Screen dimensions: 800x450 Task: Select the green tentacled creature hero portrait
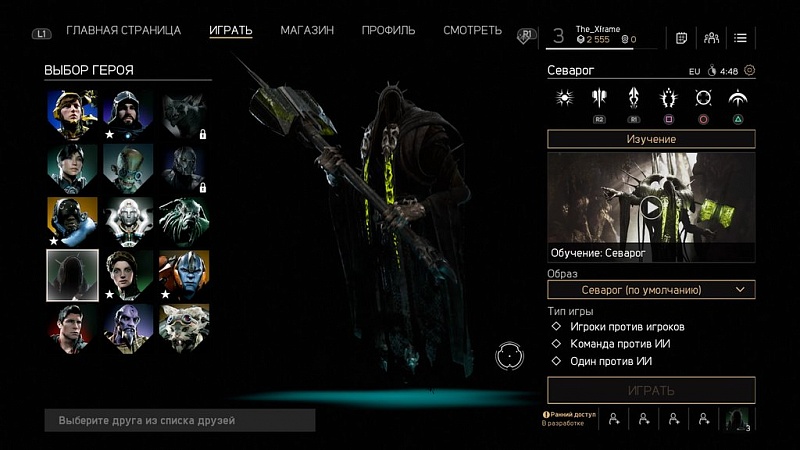(180, 222)
